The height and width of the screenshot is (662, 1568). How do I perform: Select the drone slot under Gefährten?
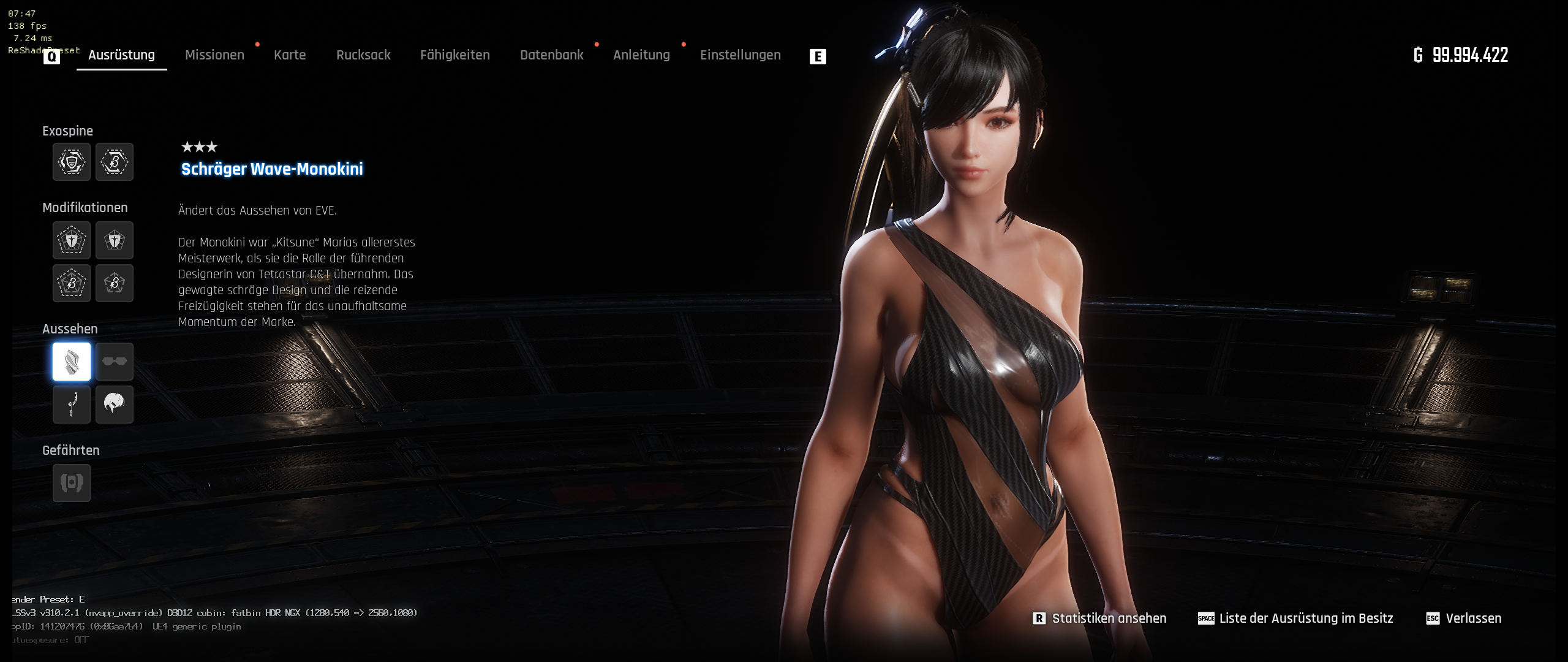point(72,483)
